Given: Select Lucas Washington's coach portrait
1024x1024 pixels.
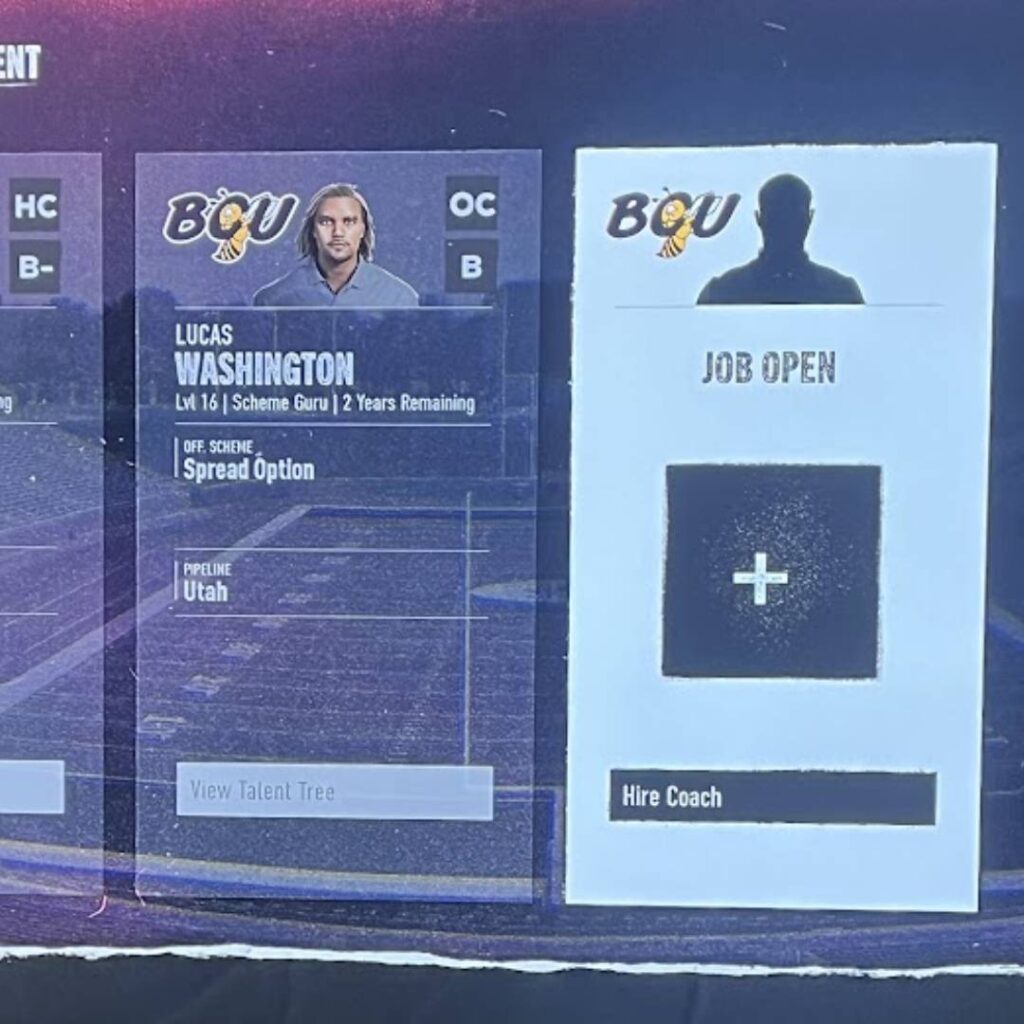Looking at the screenshot, I should pos(336,247).
